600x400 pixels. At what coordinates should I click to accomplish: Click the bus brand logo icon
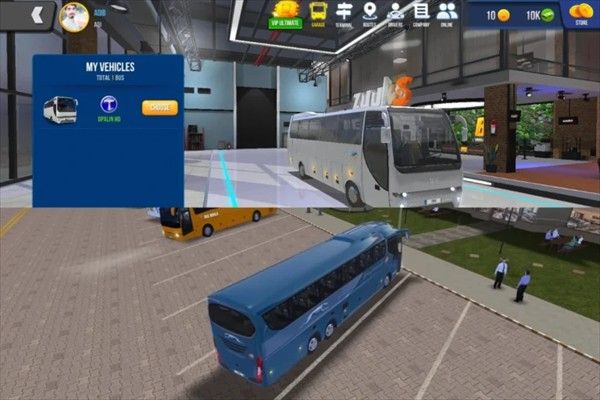click(x=109, y=104)
